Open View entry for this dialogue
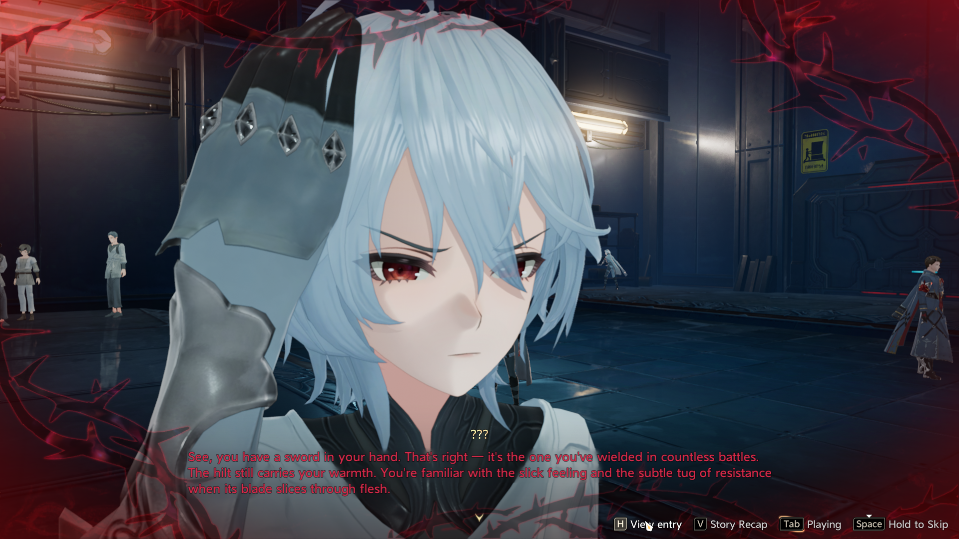The width and height of the screenshot is (959, 539). click(x=648, y=524)
